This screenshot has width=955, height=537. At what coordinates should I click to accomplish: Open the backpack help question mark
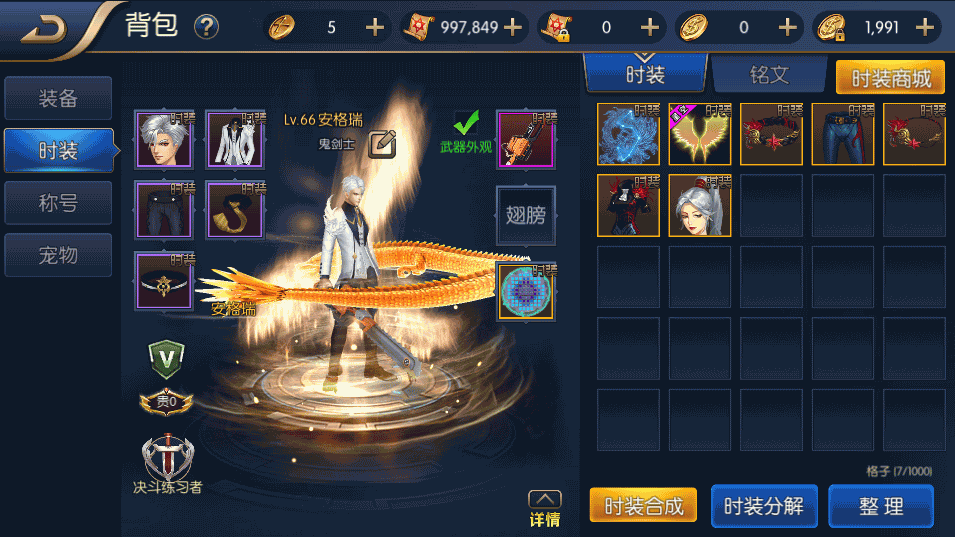207,27
